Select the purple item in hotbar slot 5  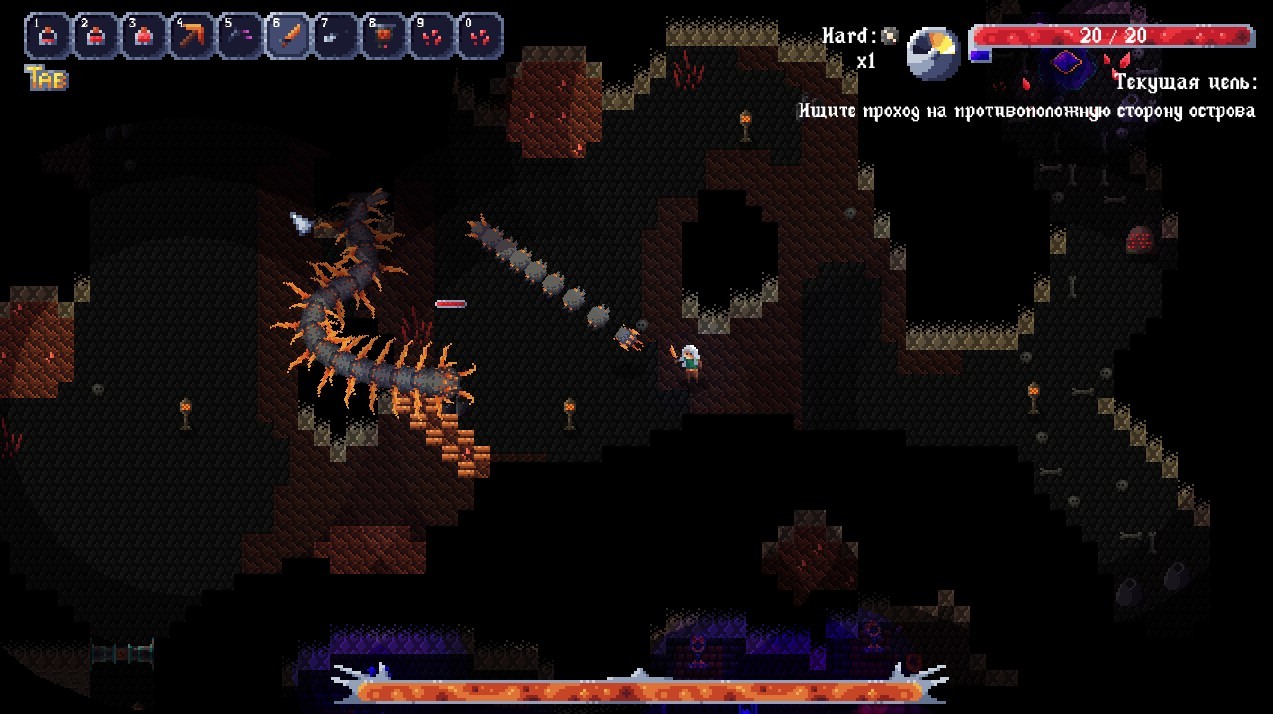tap(239, 37)
